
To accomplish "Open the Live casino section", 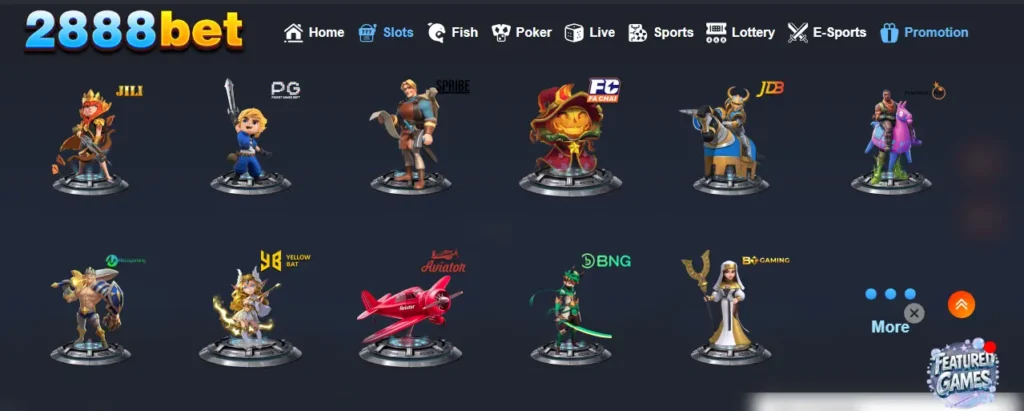I will tap(590, 32).
